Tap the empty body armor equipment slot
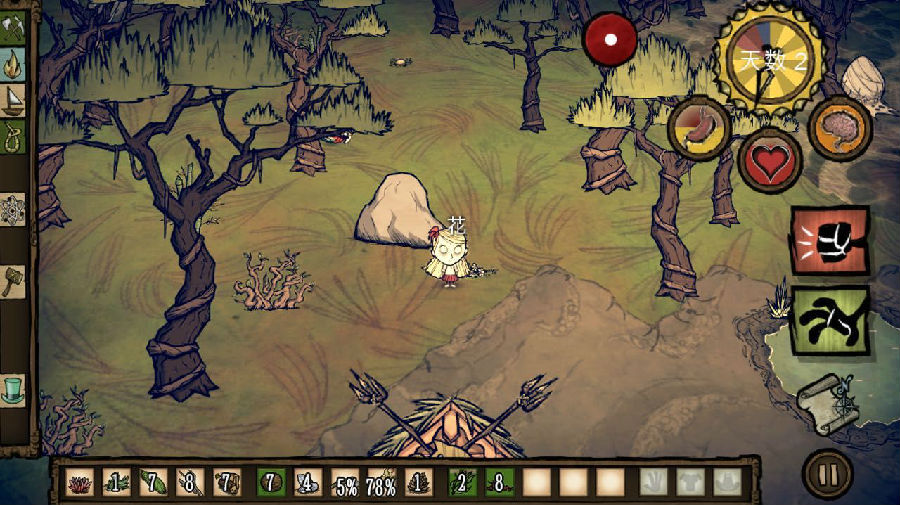The width and height of the screenshot is (900, 505). pyautogui.click(x=691, y=483)
